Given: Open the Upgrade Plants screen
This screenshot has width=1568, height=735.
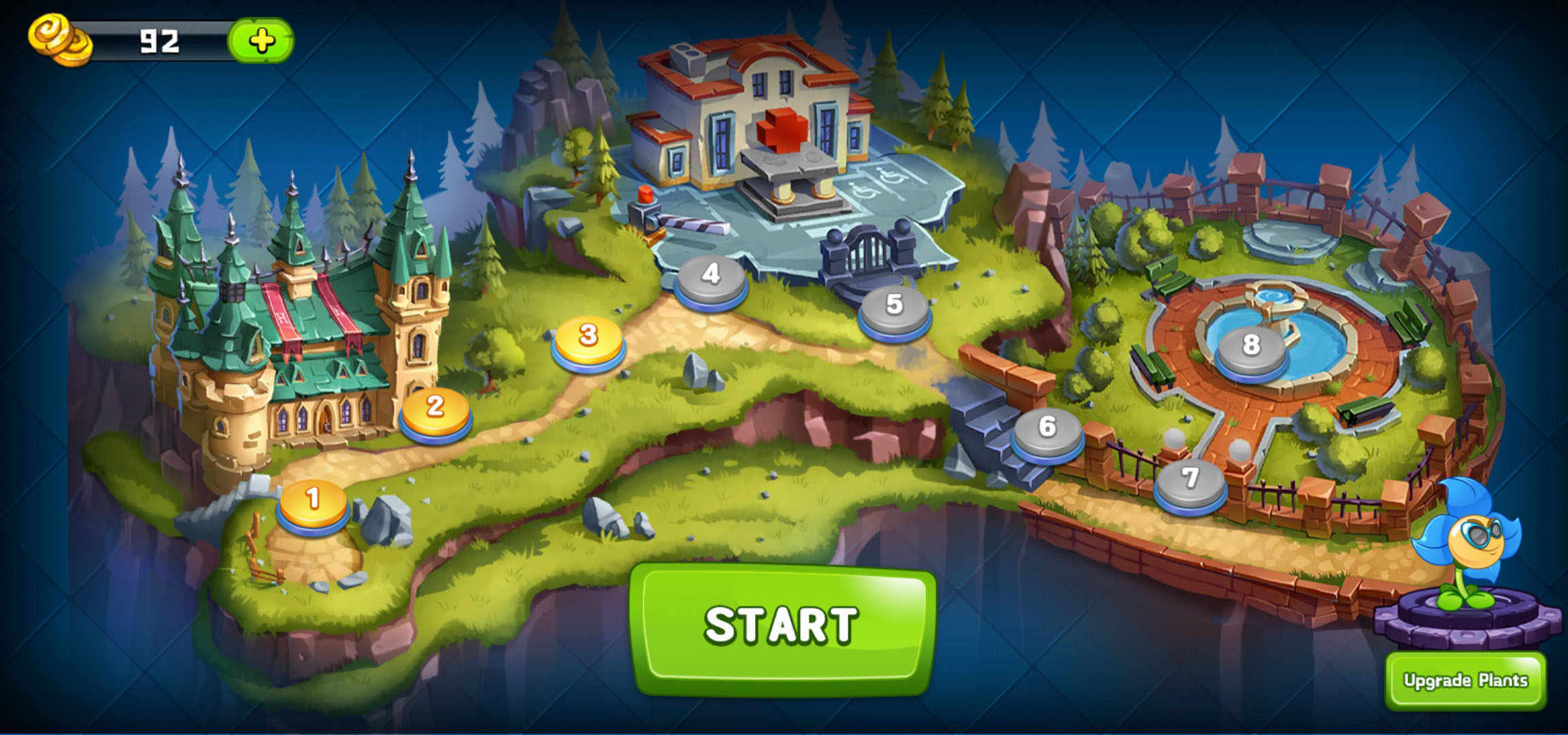Looking at the screenshot, I should [x=1465, y=681].
